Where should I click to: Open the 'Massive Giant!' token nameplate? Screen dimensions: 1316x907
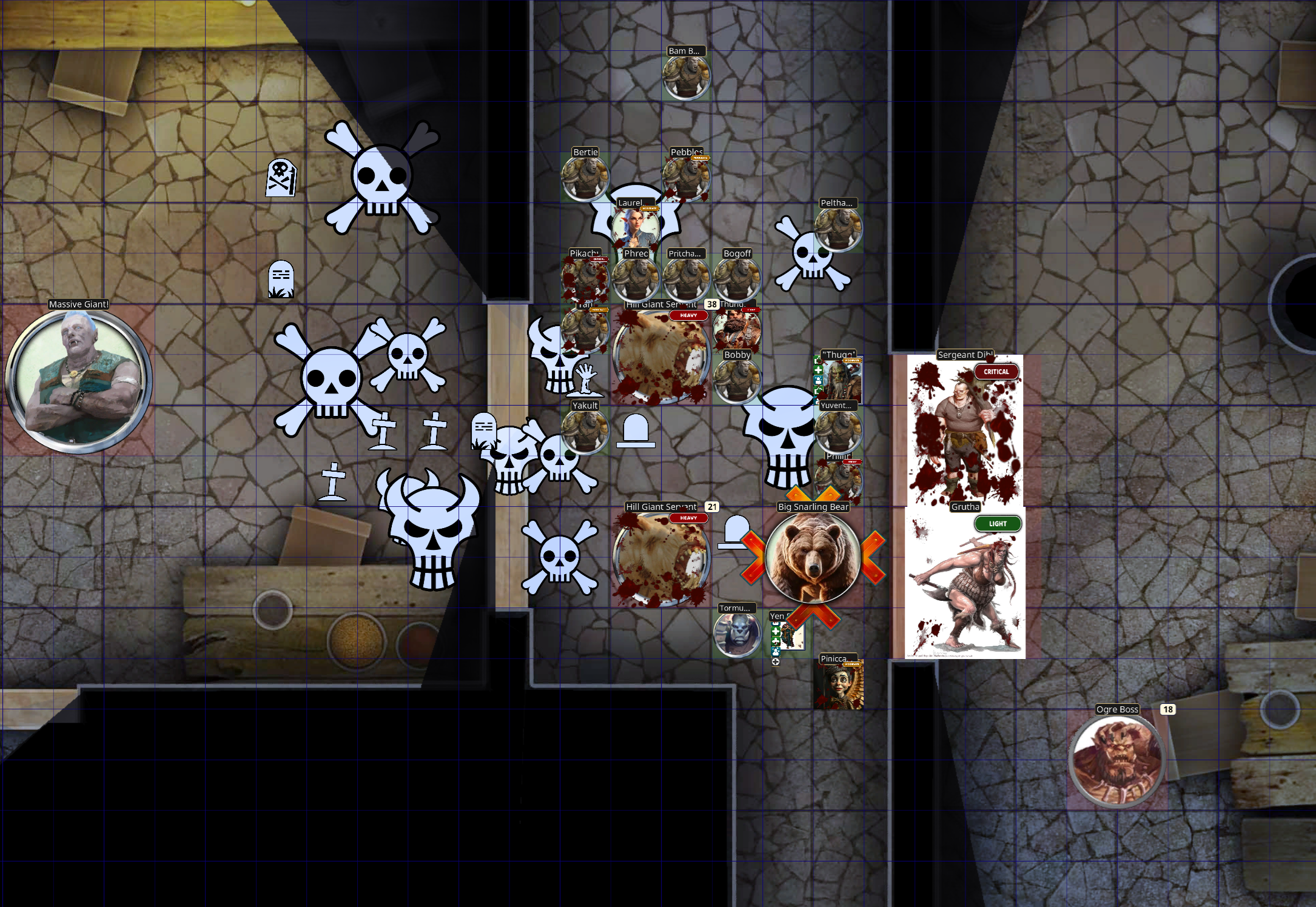79,304
